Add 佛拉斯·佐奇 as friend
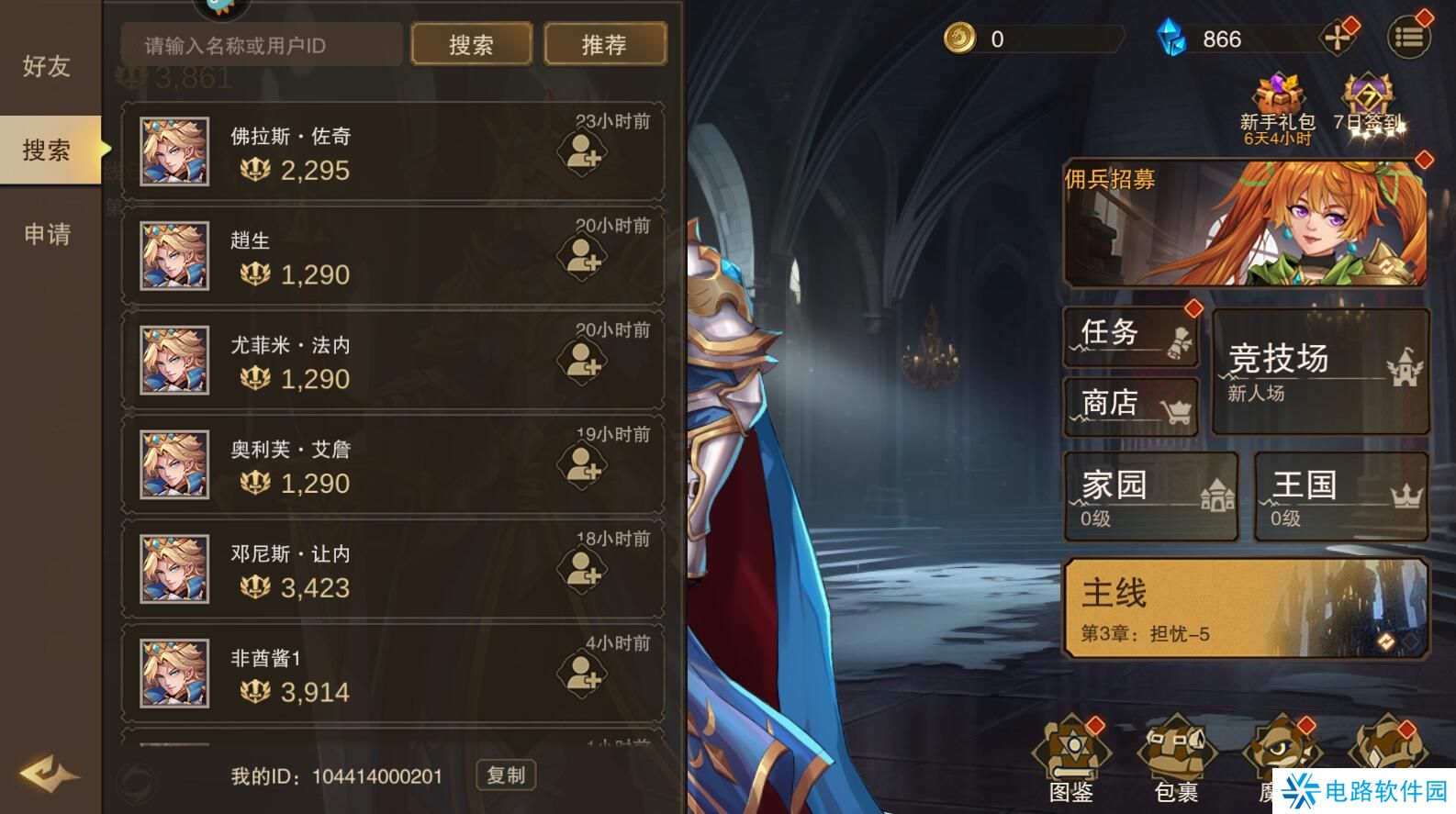Screen dimensions: 1456x814 tap(582, 153)
